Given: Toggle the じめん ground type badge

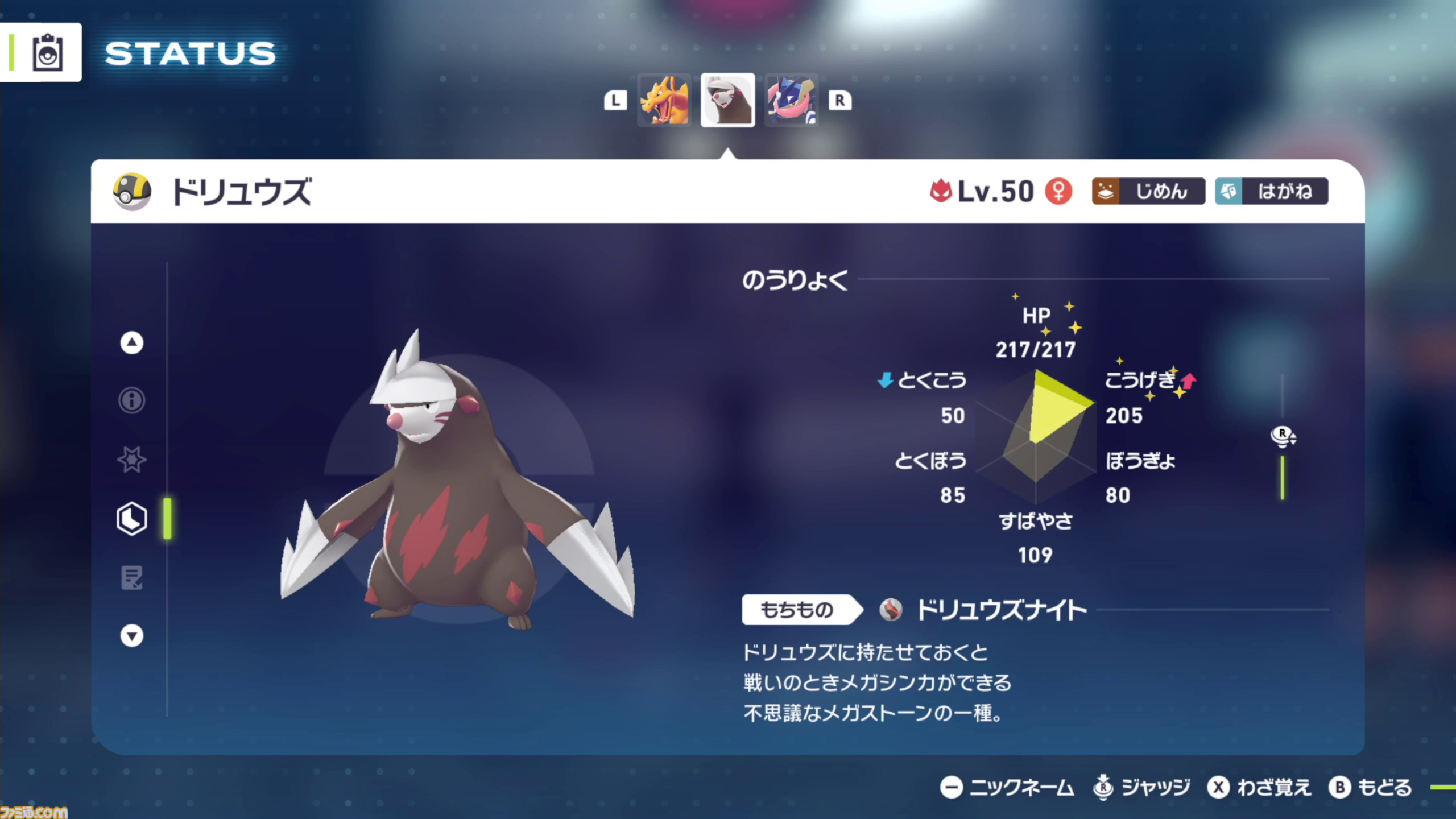Looking at the screenshot, I should [1148, 192].
